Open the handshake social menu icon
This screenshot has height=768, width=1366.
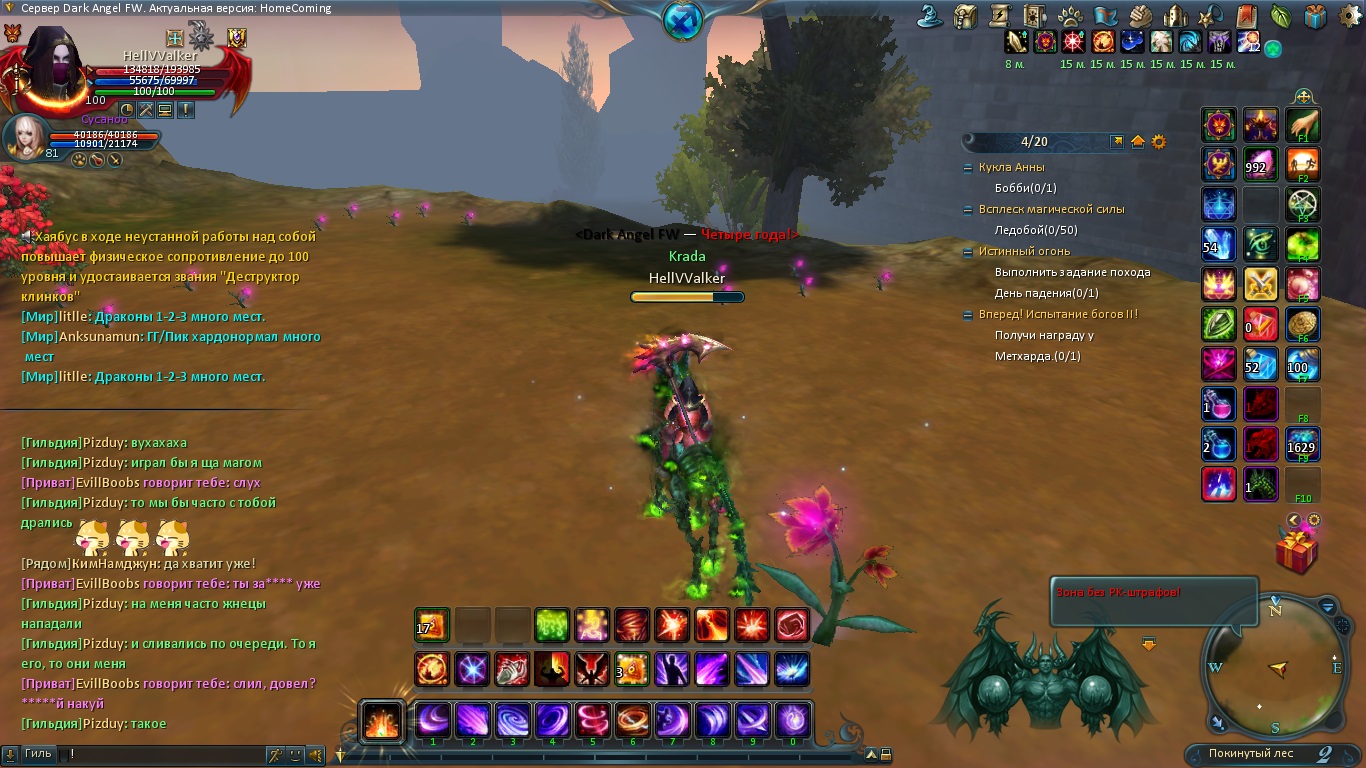(1141, 16)
